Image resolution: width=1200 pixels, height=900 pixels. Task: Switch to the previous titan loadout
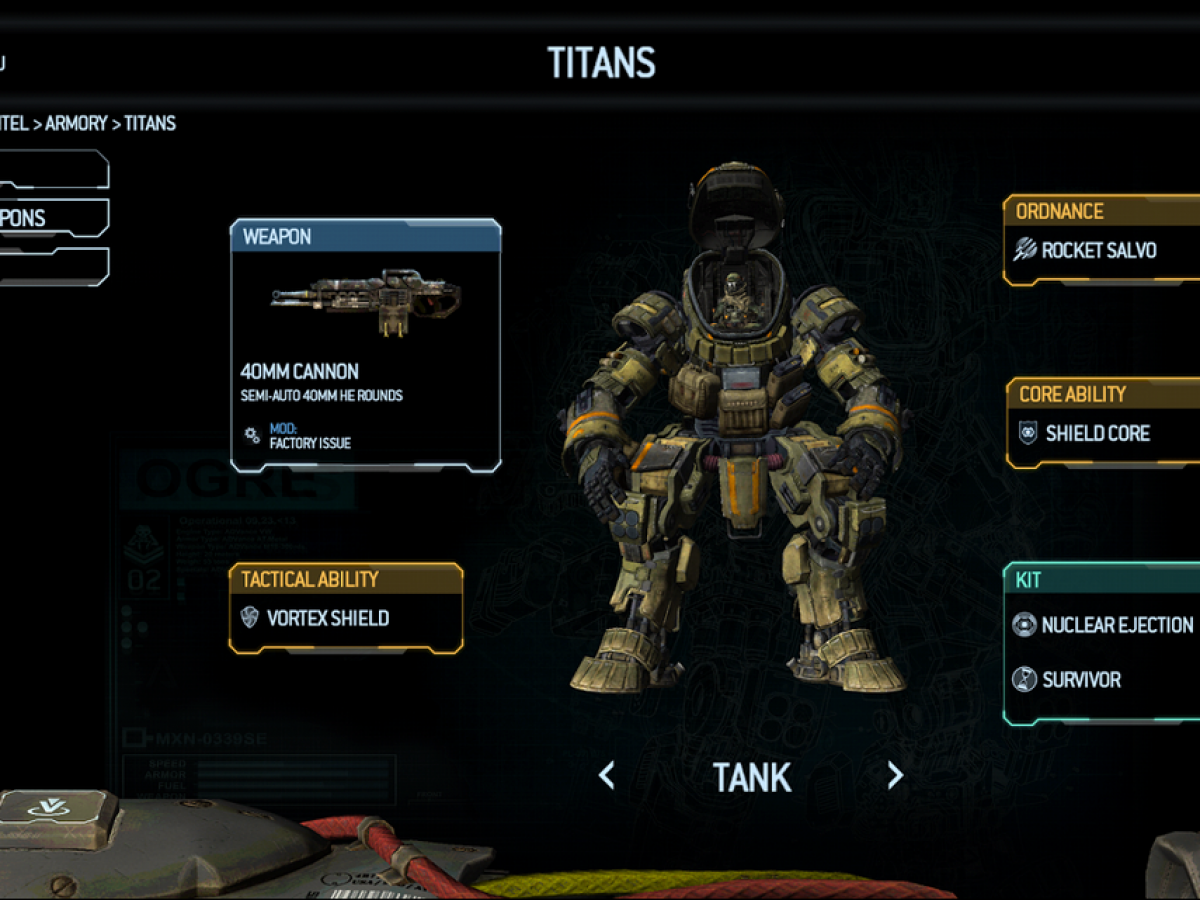tap(606, 775)
